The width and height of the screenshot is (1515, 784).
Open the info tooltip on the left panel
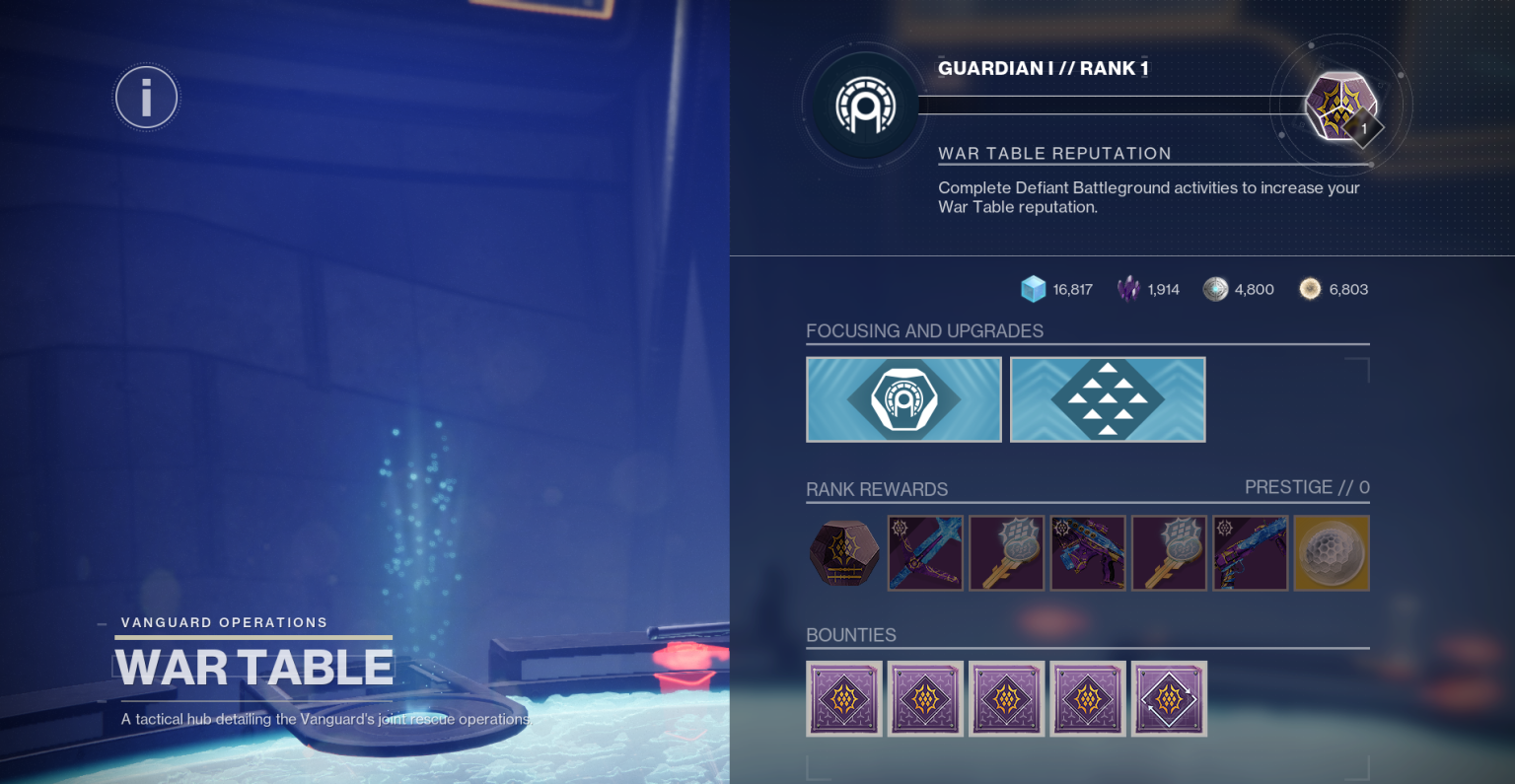click(x=146, y=97)
